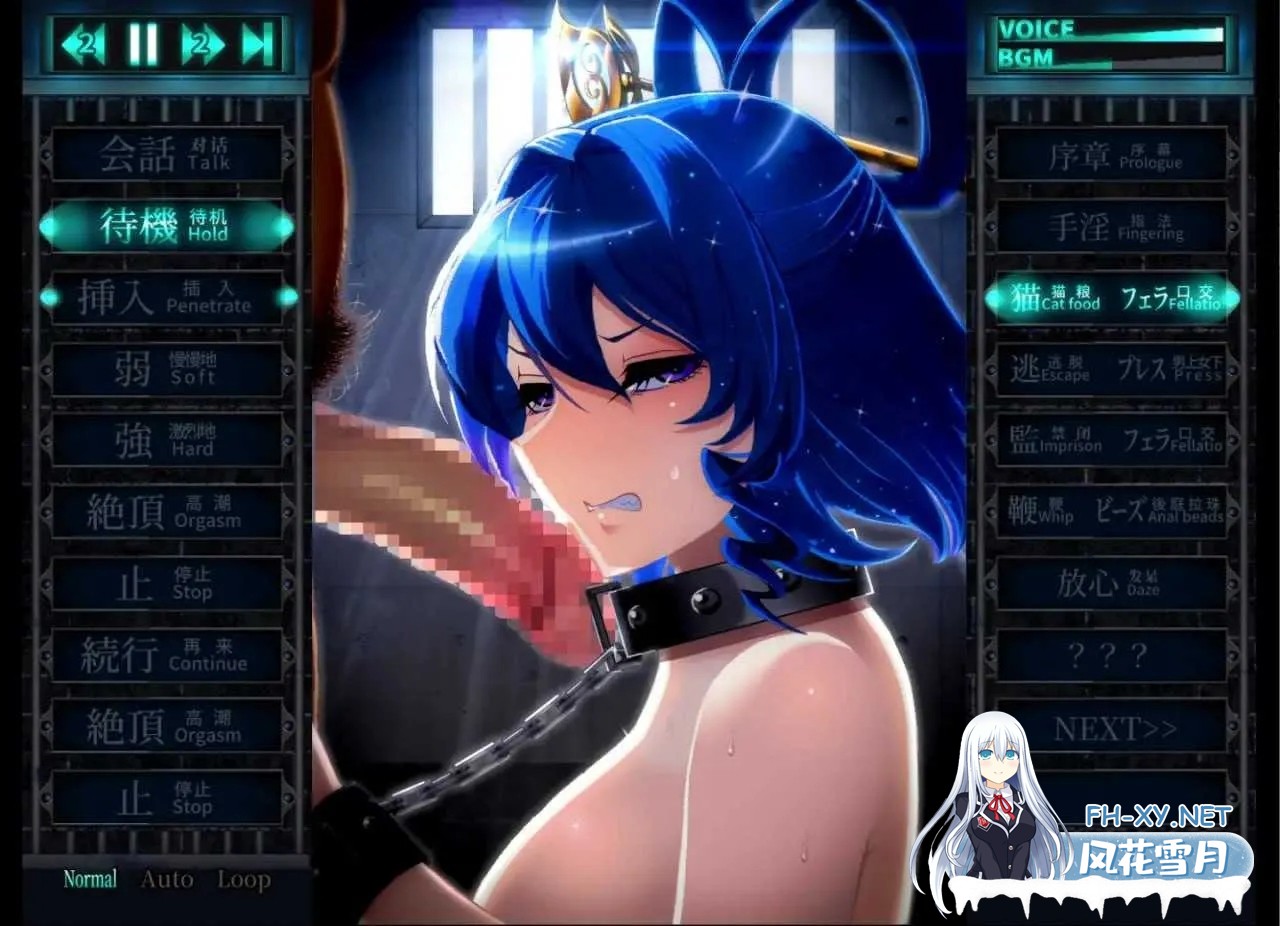Screen dimensions: 1280x926
Task: Select the 会話 Talk action
Action: tap(166, 156)
